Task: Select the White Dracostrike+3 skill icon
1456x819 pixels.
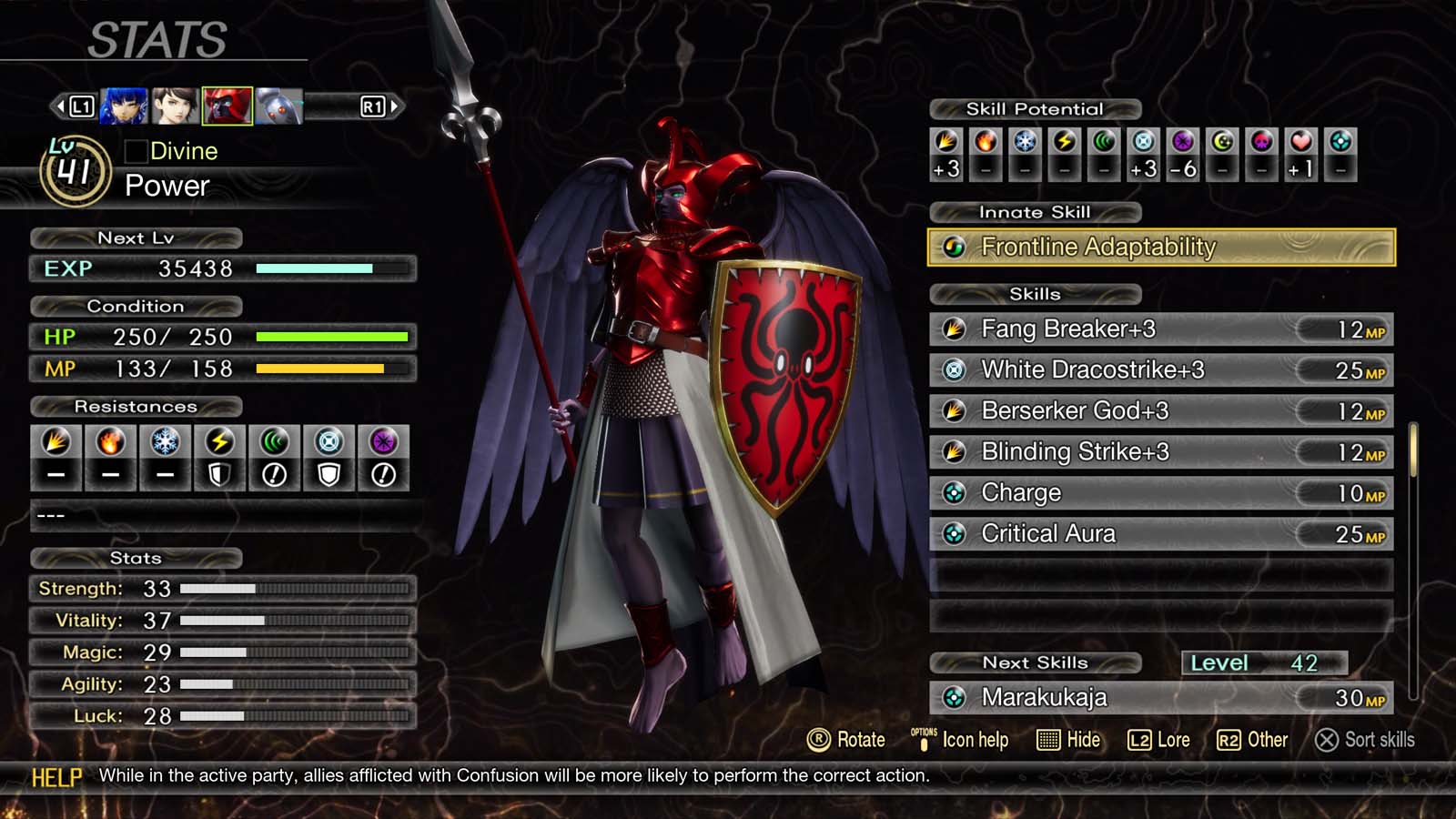Action: (x=954, y=369)
